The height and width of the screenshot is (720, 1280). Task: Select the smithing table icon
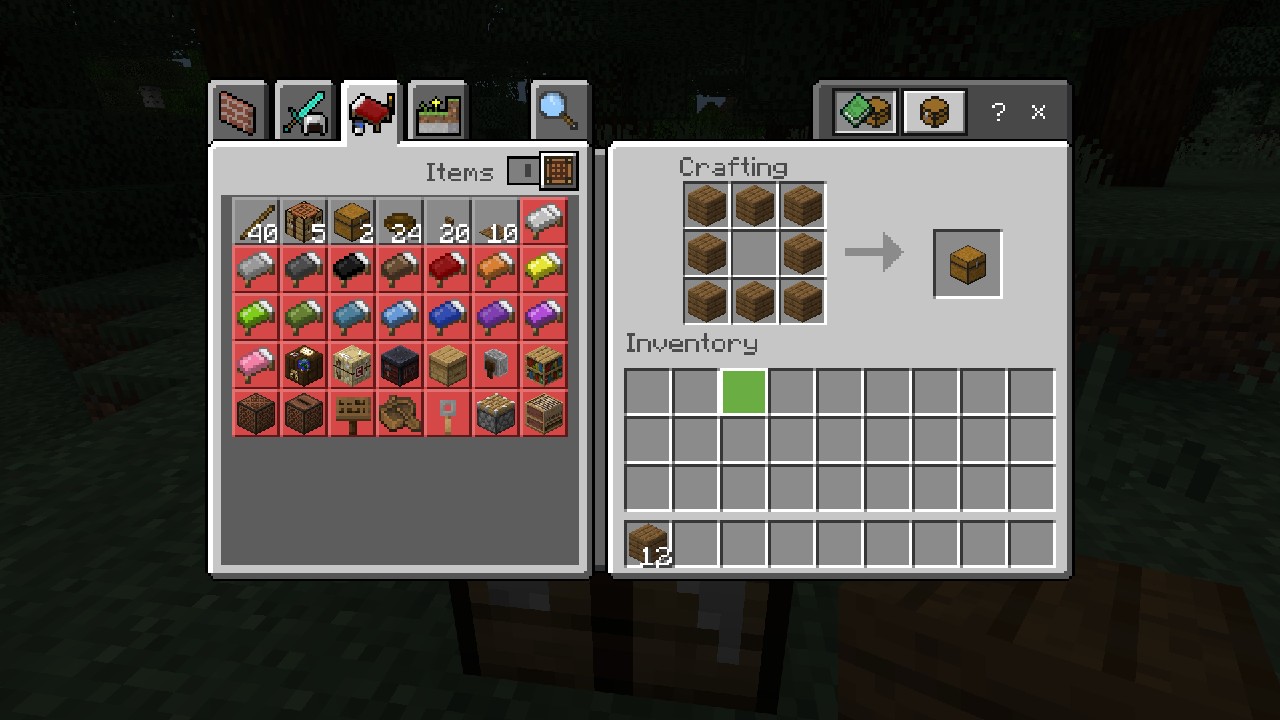click(x=399, y=366)
